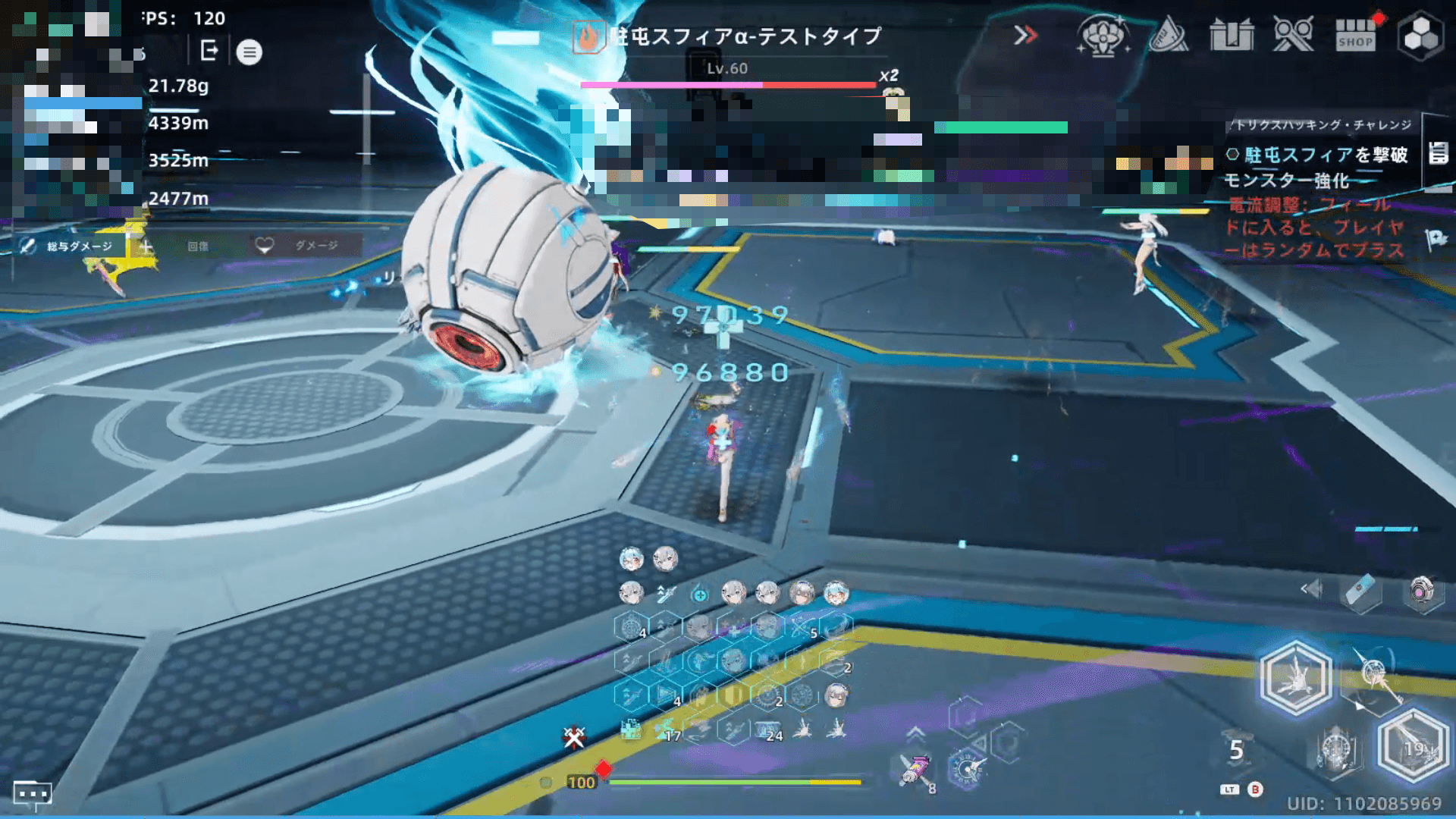The height and width of the screenshot is (819, 1456).
Task: Open the round hamburger list menu
Action: click(249, 52)
